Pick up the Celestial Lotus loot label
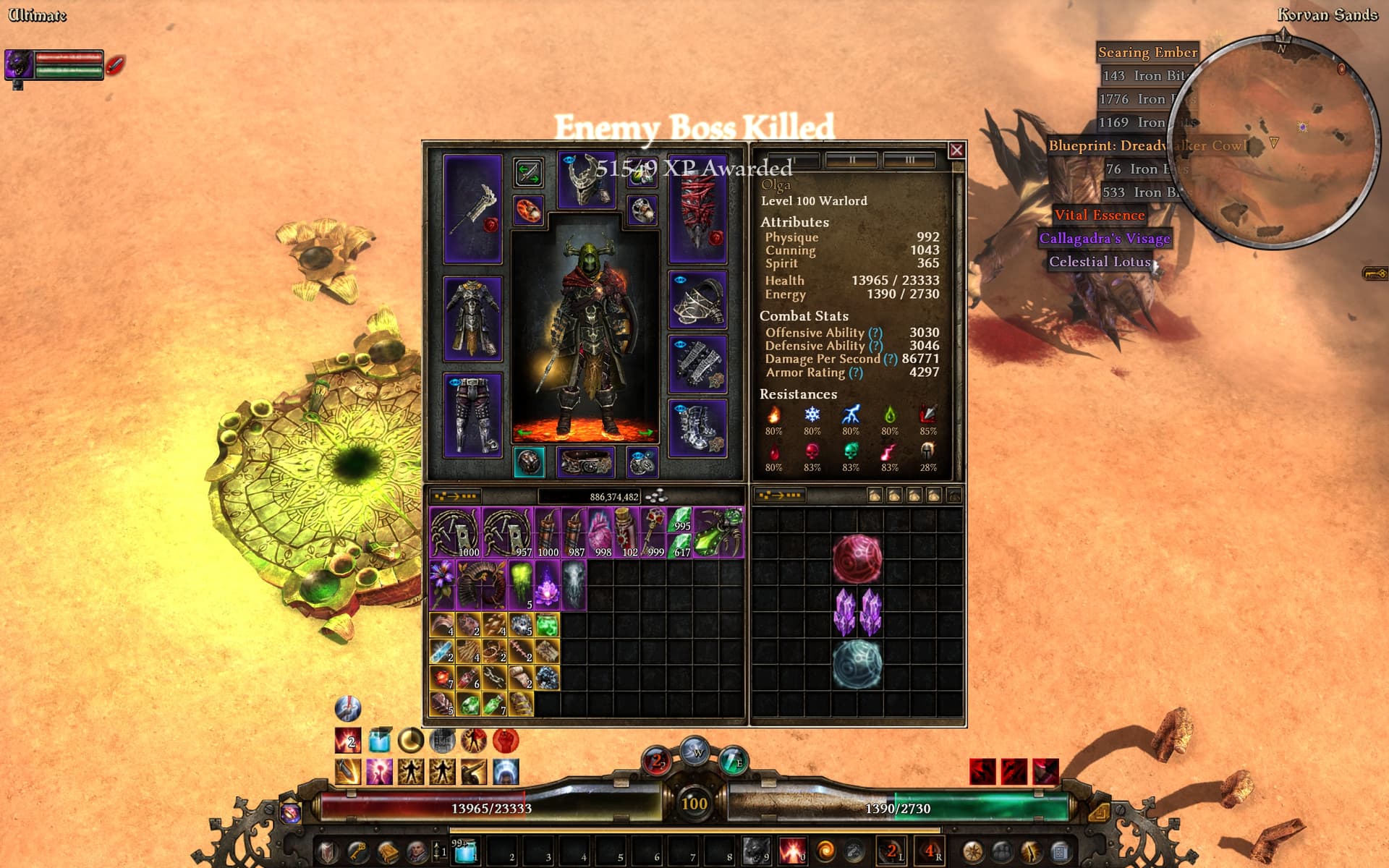 pyautogui.click(x=1100, y=262)
